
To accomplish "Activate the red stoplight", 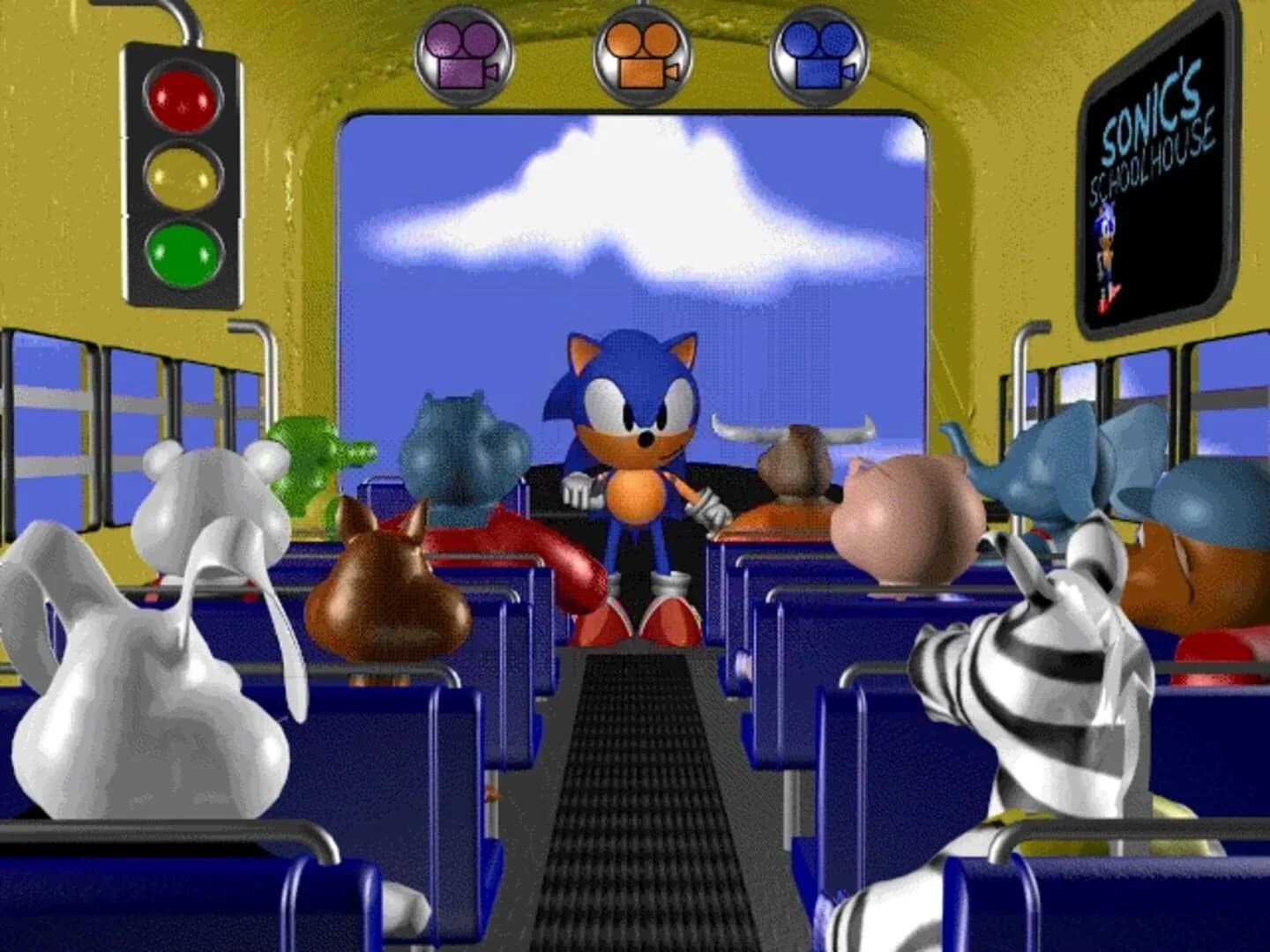I will pos(181,99).
